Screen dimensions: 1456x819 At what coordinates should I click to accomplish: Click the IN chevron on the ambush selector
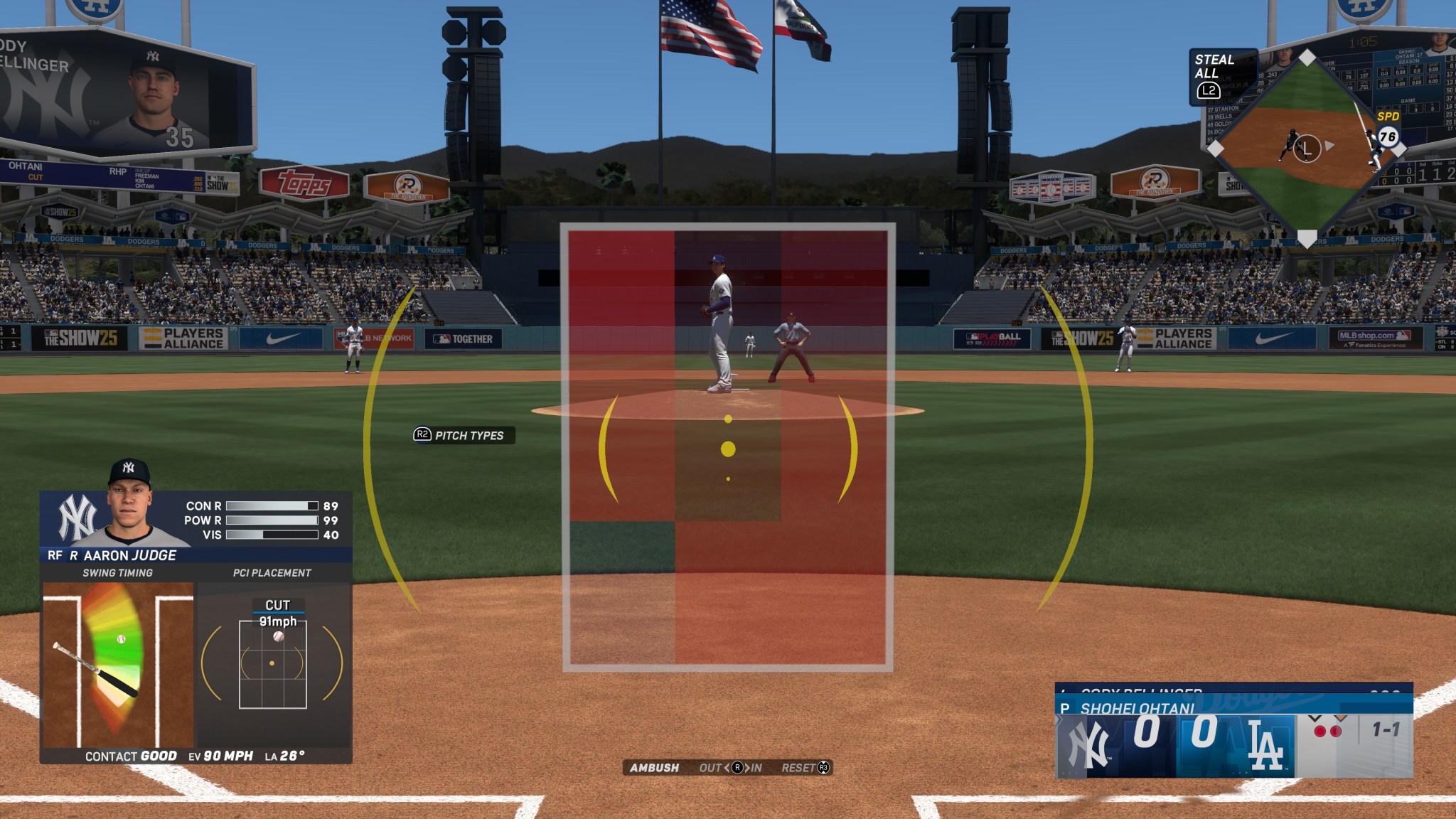[x=749, y=768]
